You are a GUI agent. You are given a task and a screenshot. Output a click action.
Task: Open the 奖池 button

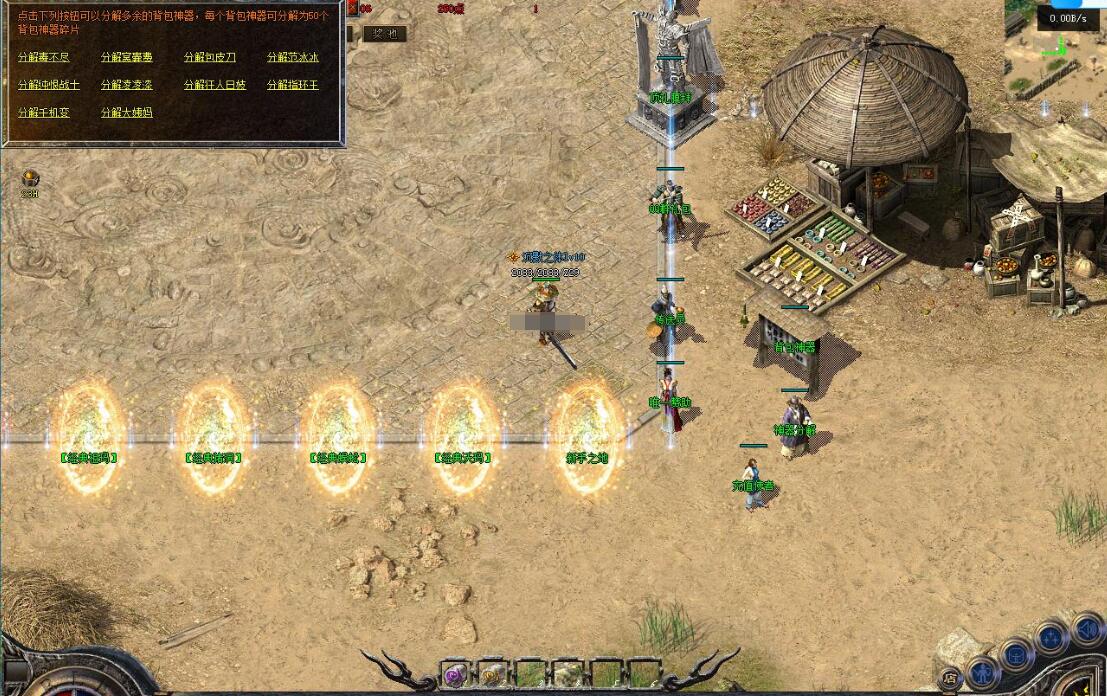(x=384, y=34)
